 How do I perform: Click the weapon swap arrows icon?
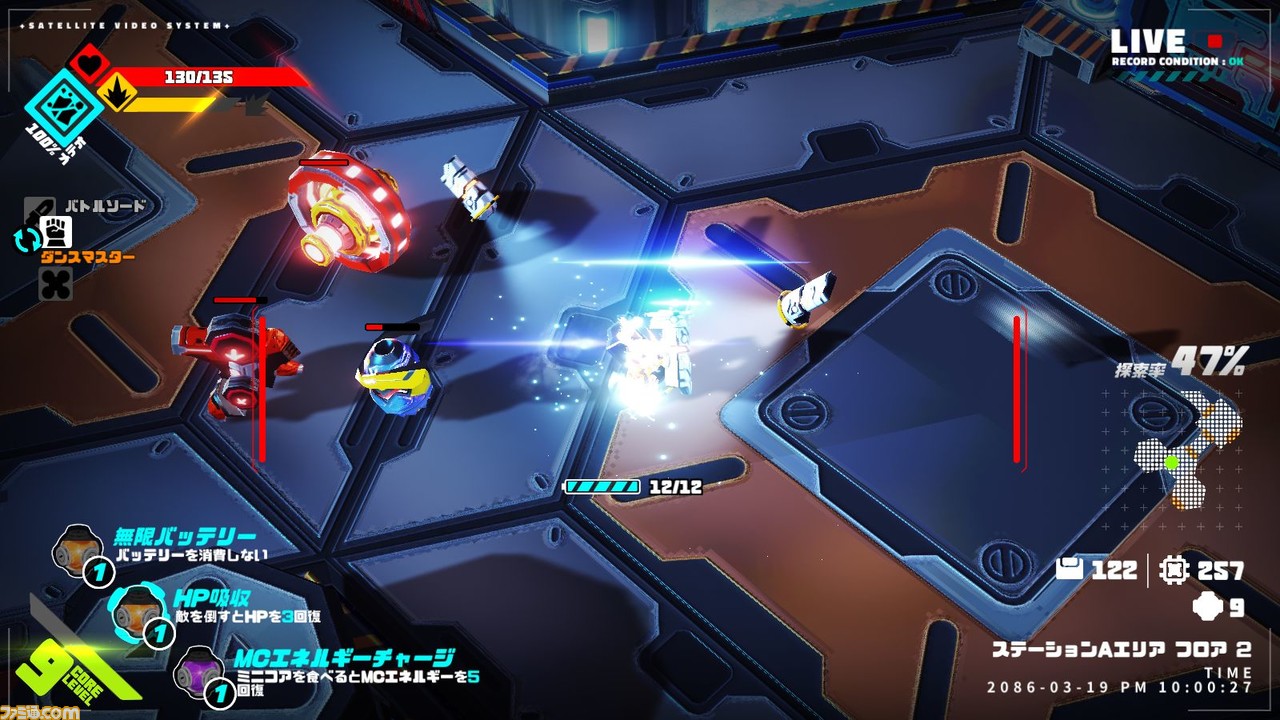(25, 239)
